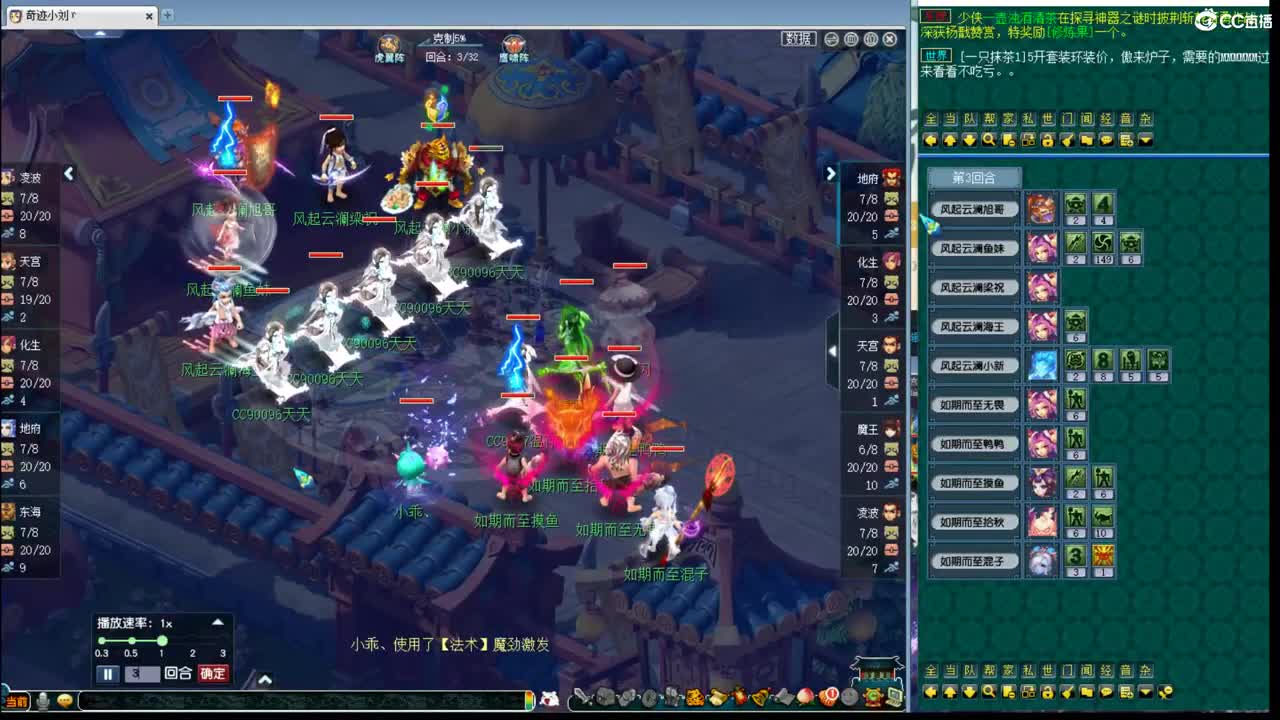
Task: Click the round number input showing 3
Action: (142, 673)
